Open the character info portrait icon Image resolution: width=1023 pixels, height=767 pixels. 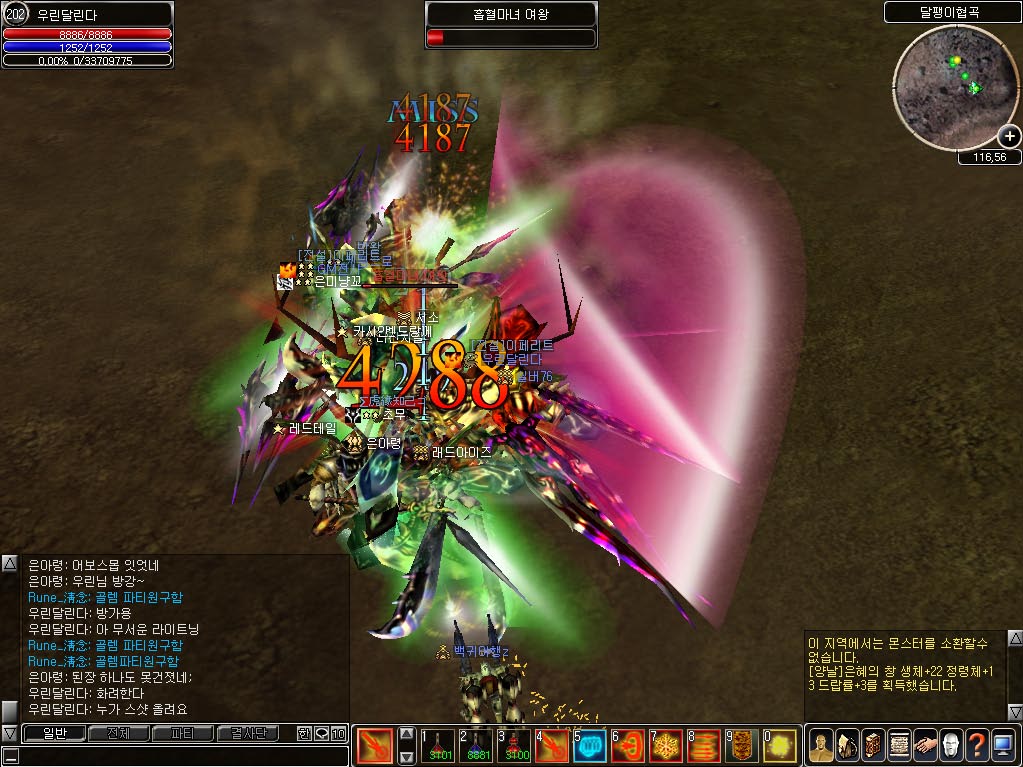pyautogui.click(x=820, y=744)
